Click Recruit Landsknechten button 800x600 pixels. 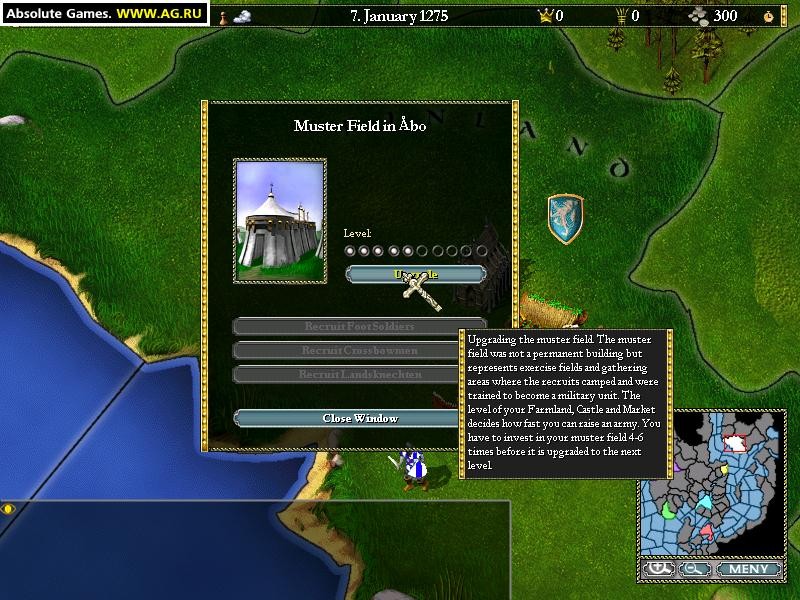click(x=360, y=374)
